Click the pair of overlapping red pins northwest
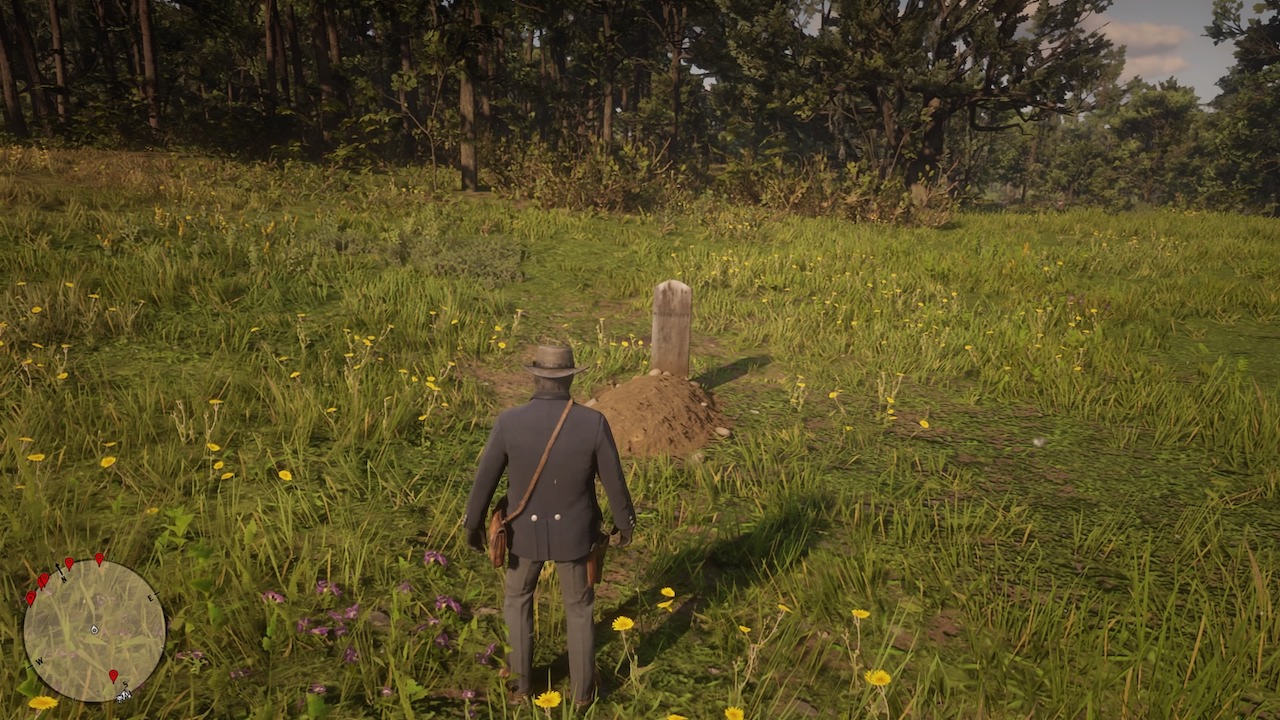This screenshot has width=1280, height=720. coord(43,580)
